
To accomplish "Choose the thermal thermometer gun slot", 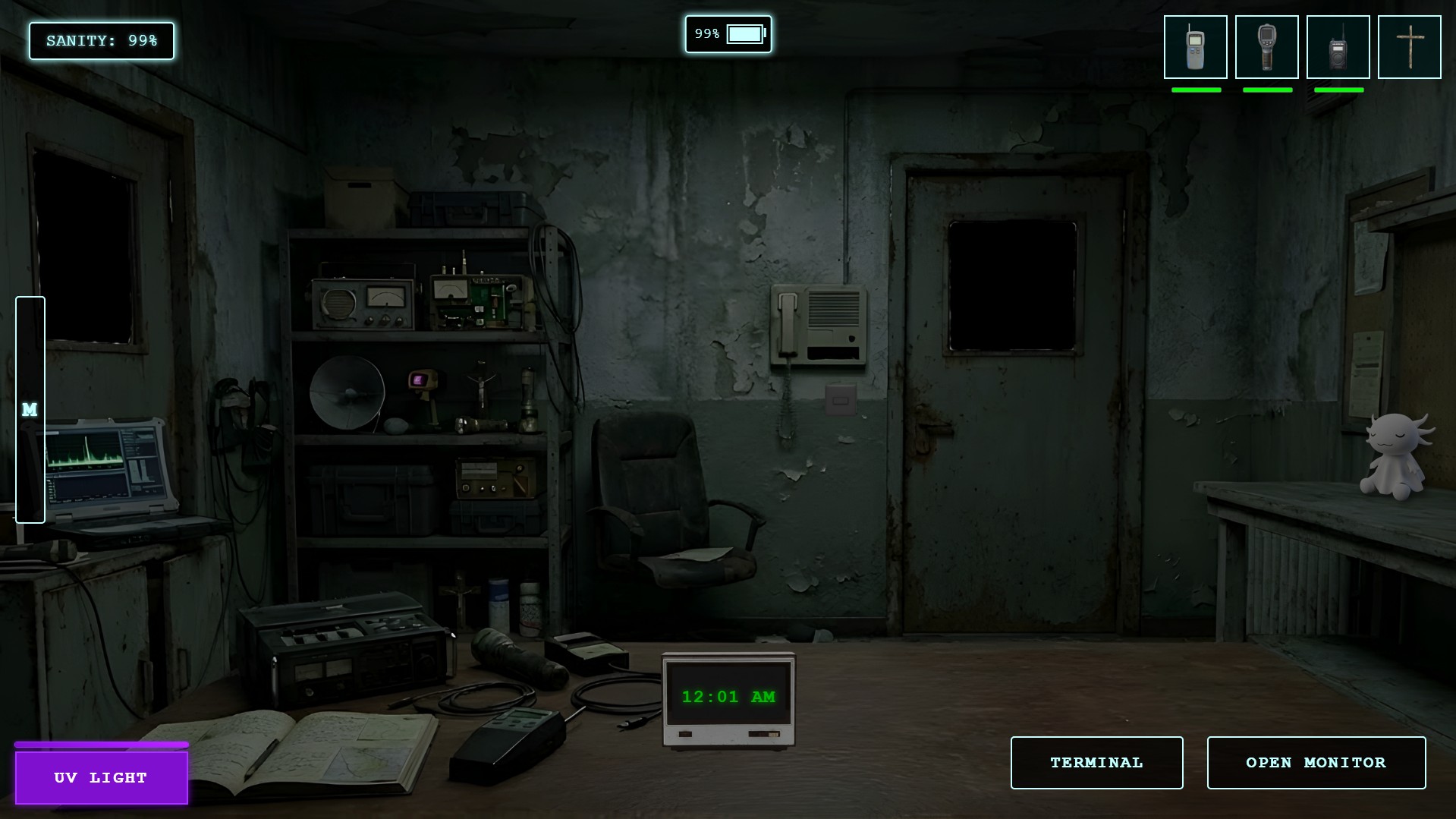I will tap(1266, 47).
